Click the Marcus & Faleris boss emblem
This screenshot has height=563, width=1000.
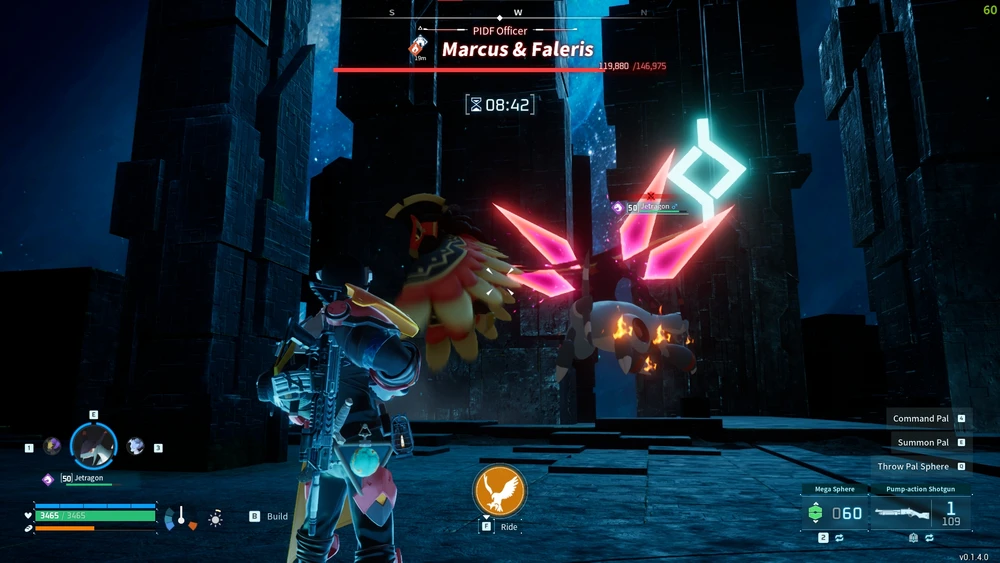tap(417, 47)
